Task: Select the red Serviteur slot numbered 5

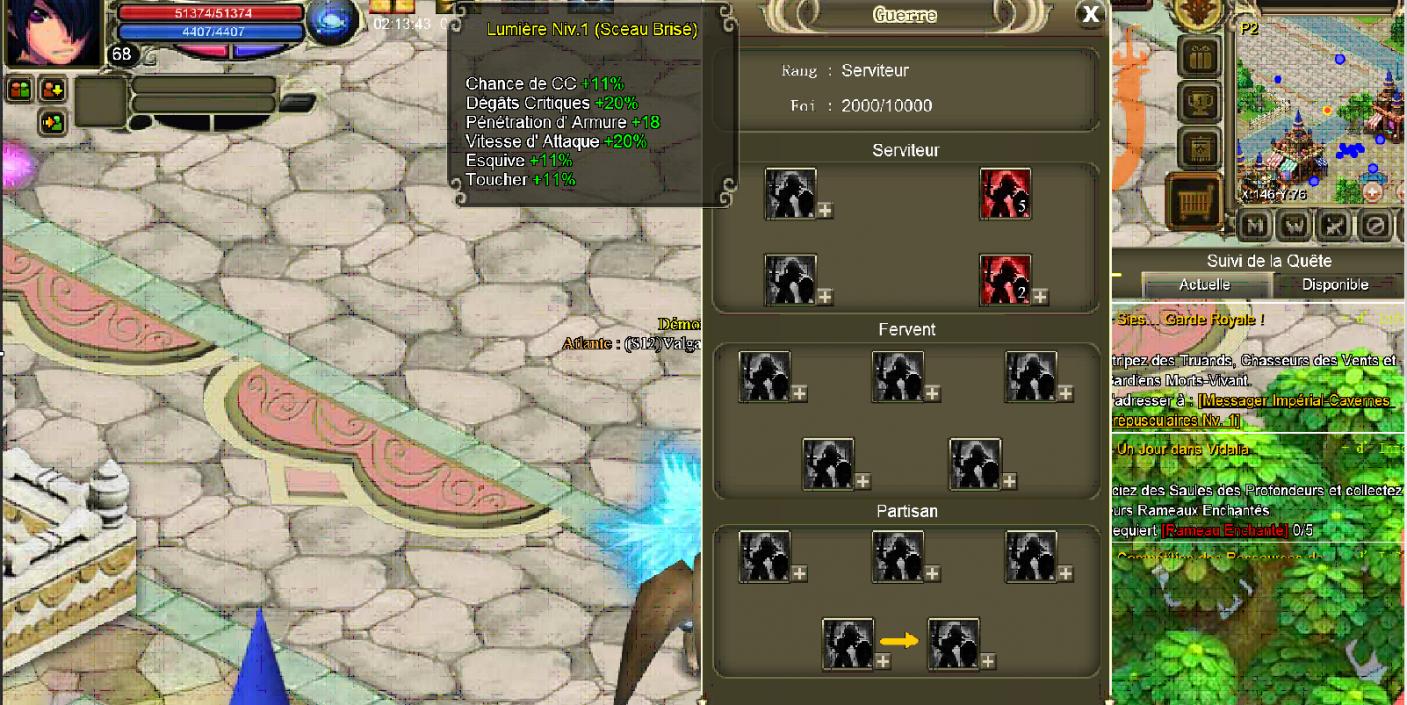Action: pyautogui.click(x=1004, y=194)
